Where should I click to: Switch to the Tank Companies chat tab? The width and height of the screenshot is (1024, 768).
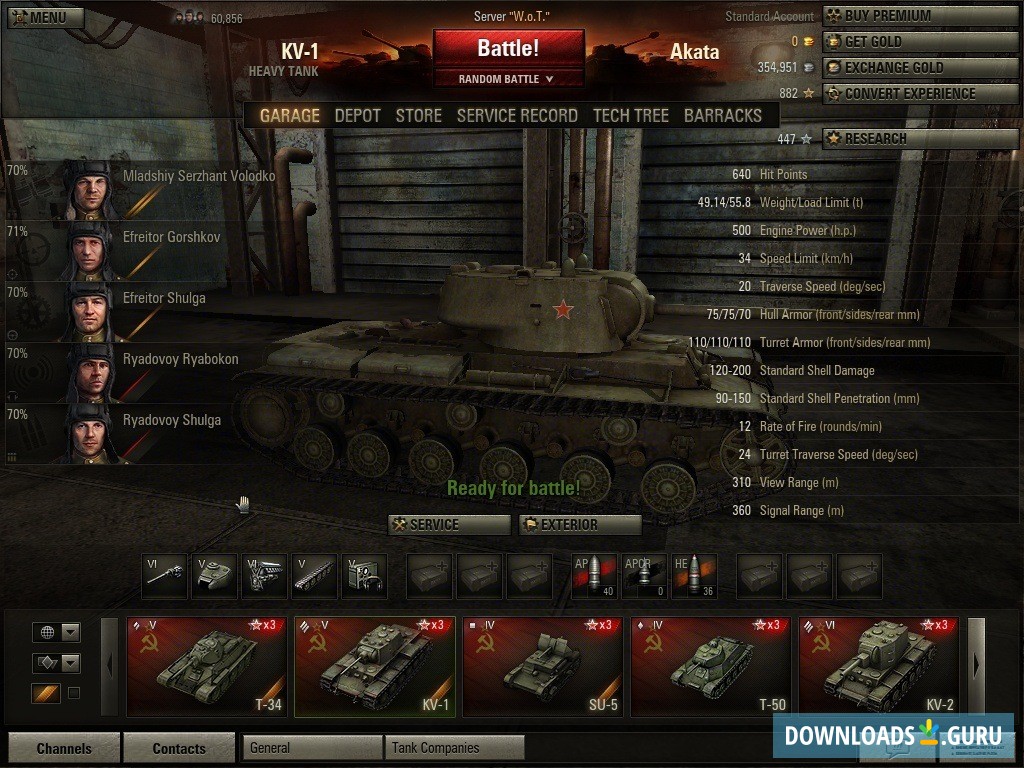455,748
